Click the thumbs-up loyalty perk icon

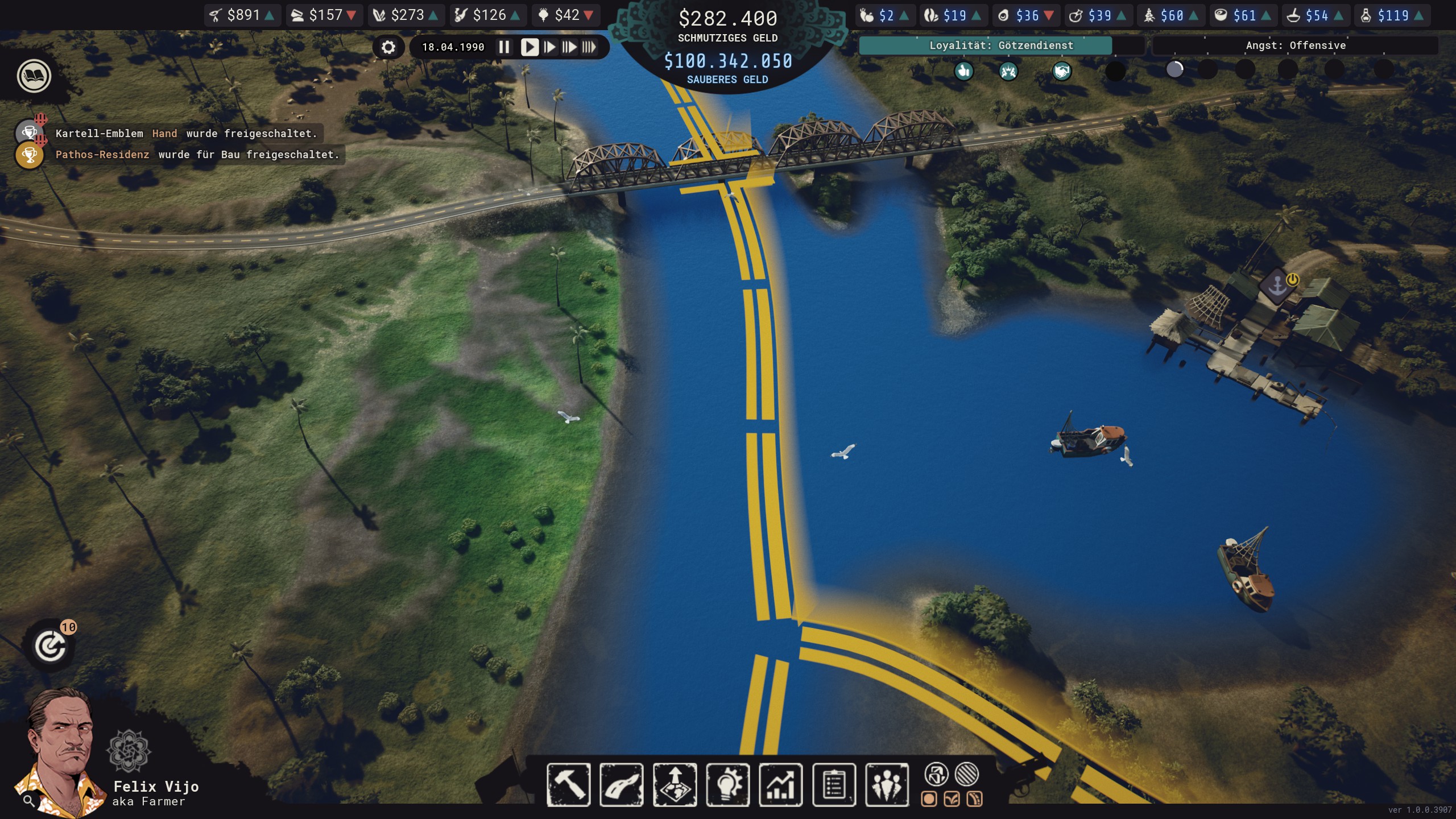tap(963, 71)
